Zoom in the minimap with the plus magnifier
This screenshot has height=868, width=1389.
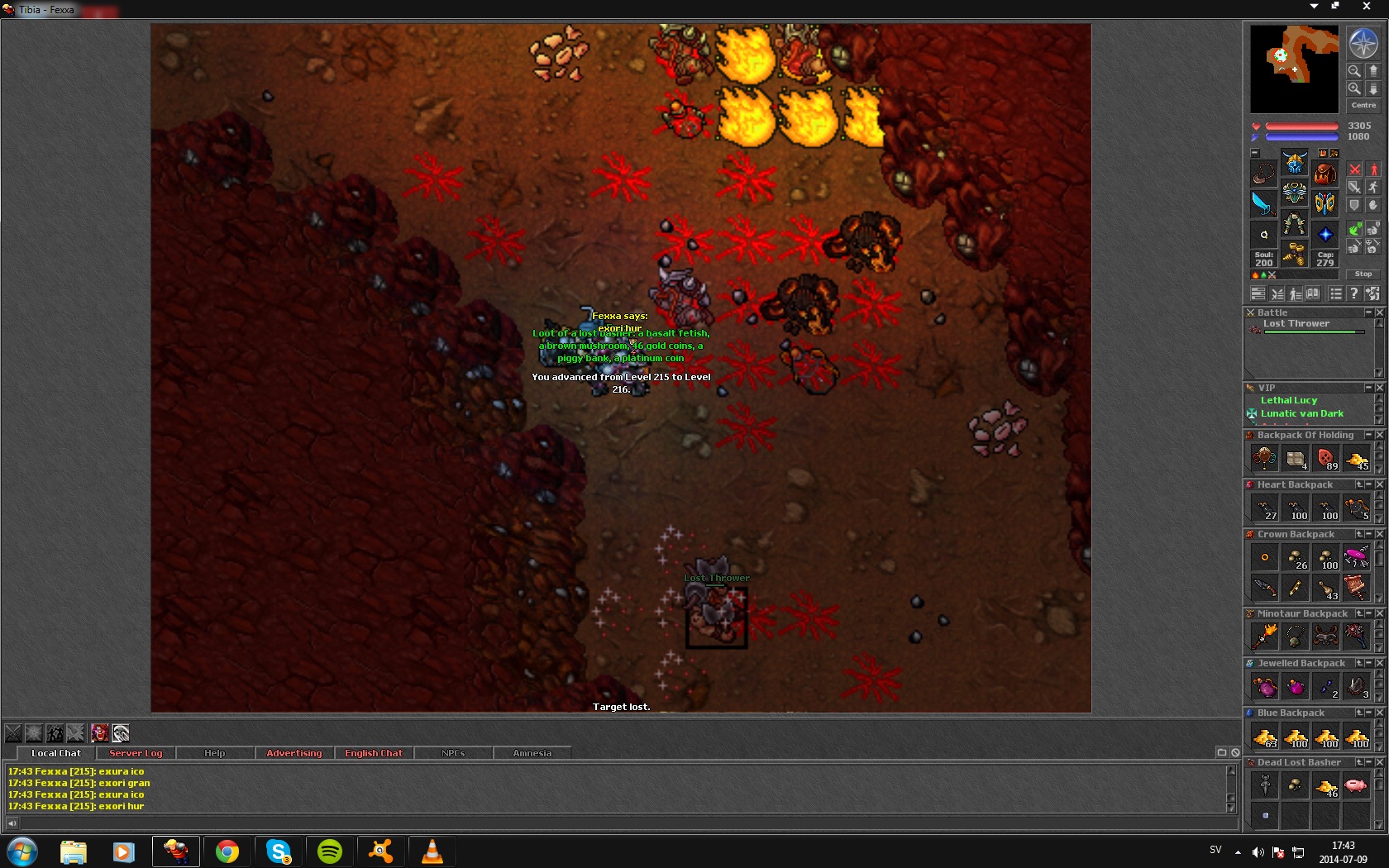(x=1354, y=88)
